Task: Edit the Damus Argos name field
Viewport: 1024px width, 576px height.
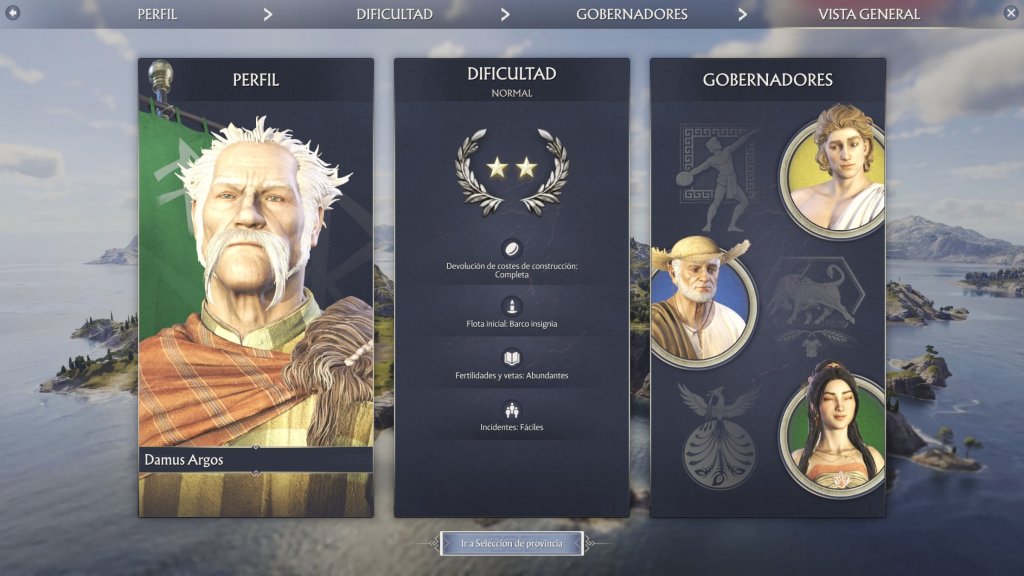Action: point(256,460)
